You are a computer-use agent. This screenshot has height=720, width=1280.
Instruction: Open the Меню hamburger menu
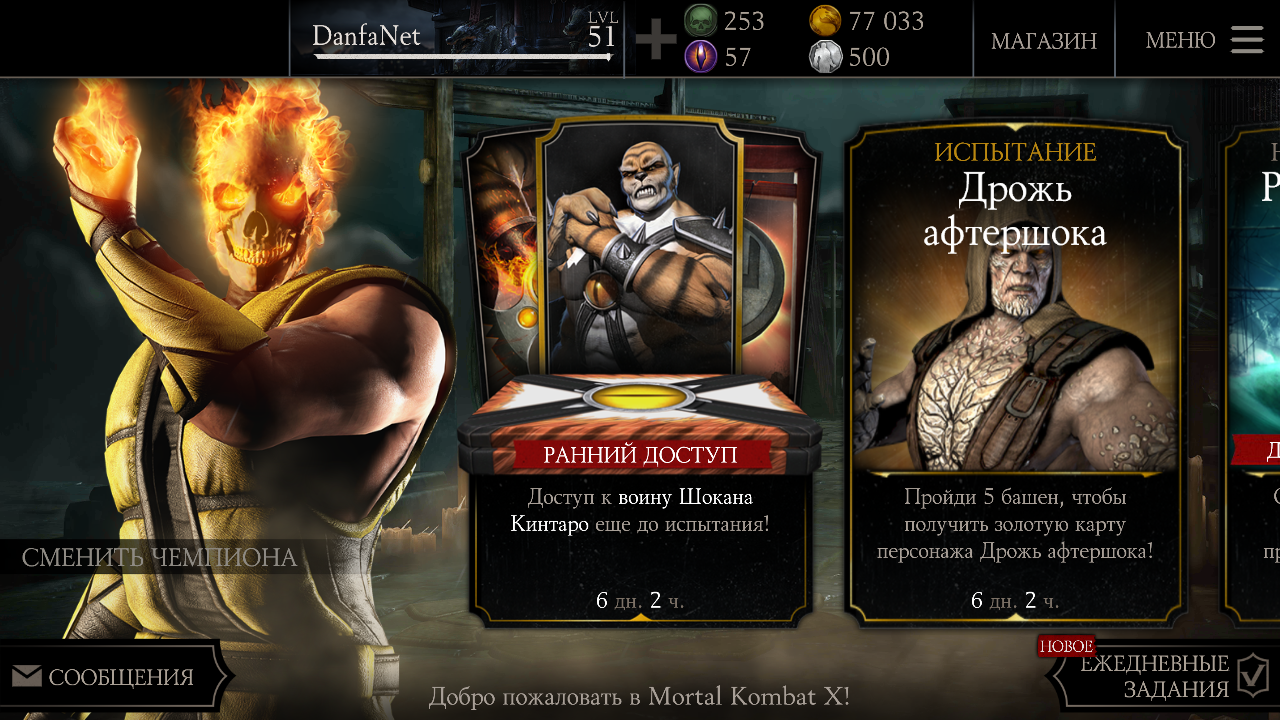(x=1207, y=40)
